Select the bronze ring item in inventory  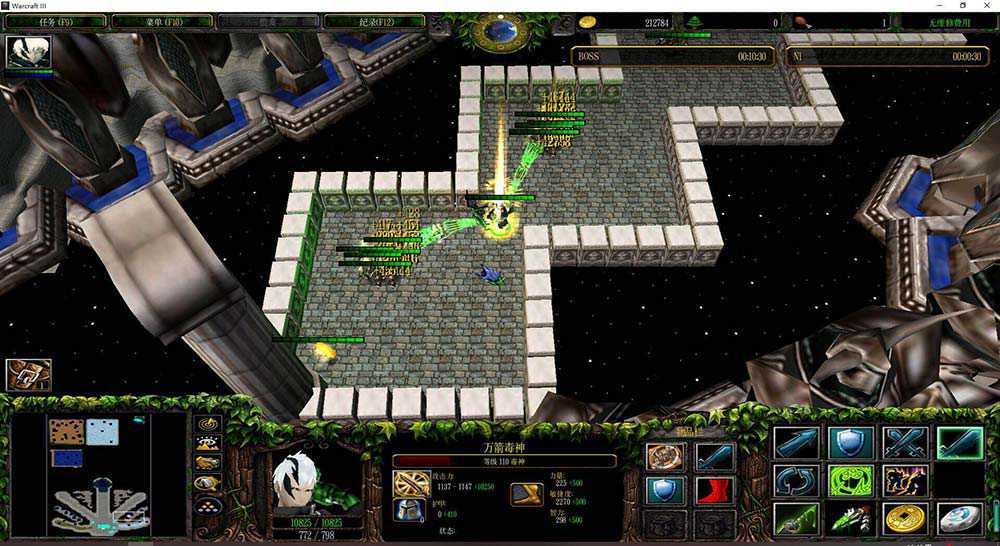click(664, 457)
